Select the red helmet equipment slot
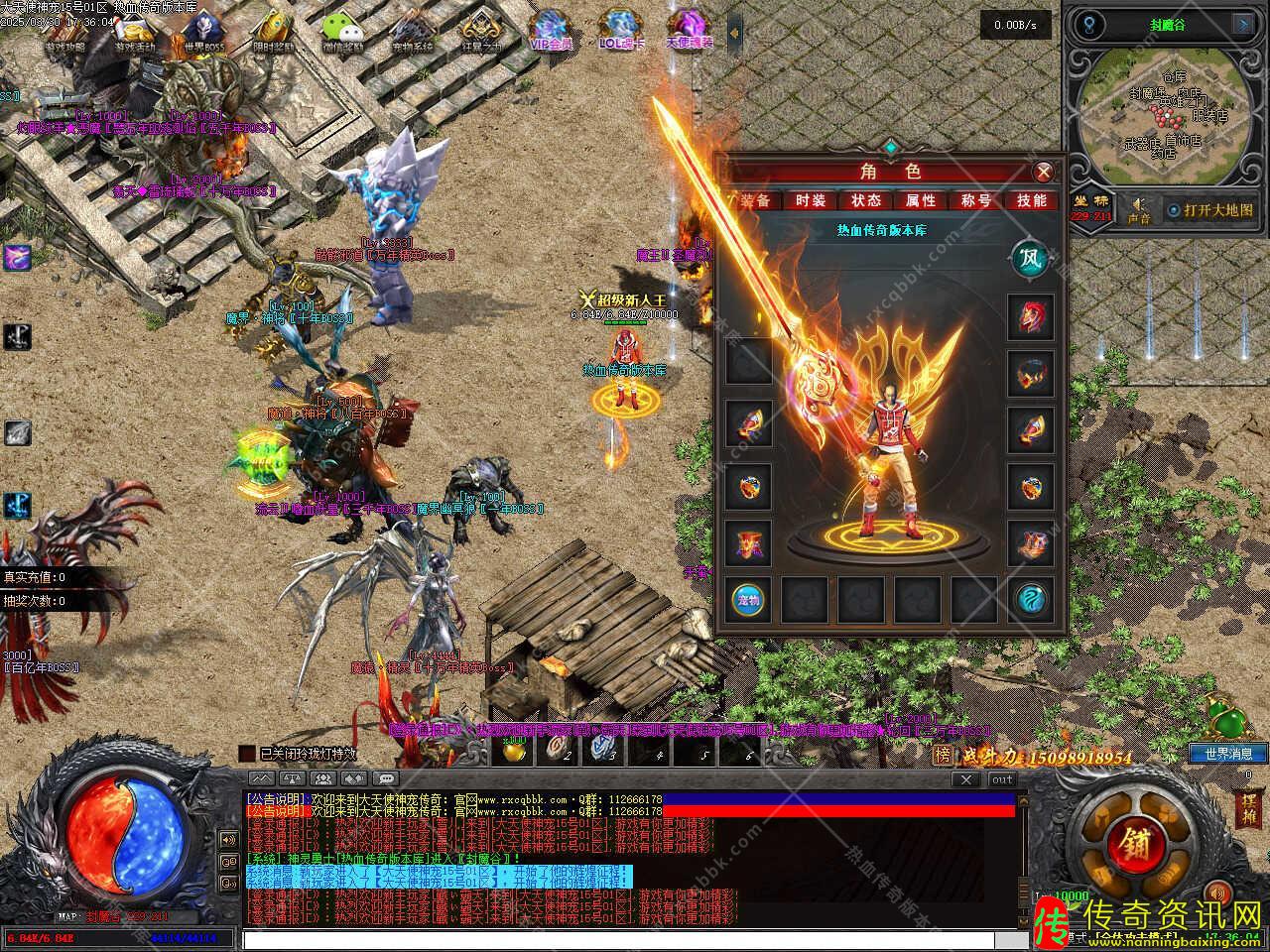 click(x=1031, y=317)
